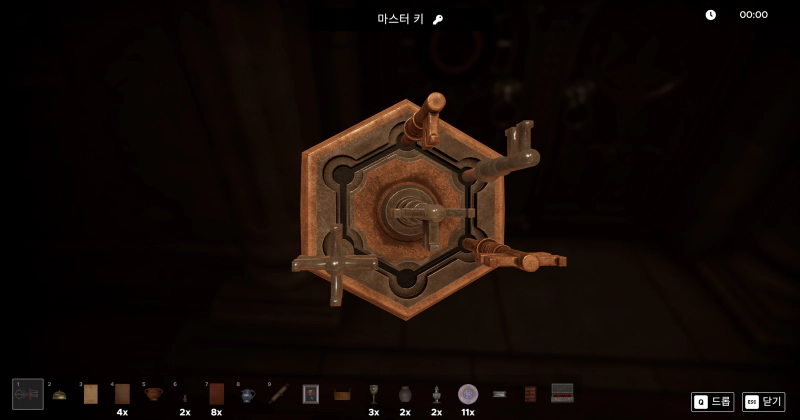
Task: Click the 드롭 drop button
Action: pyautogui.click(x=712, y=401)
